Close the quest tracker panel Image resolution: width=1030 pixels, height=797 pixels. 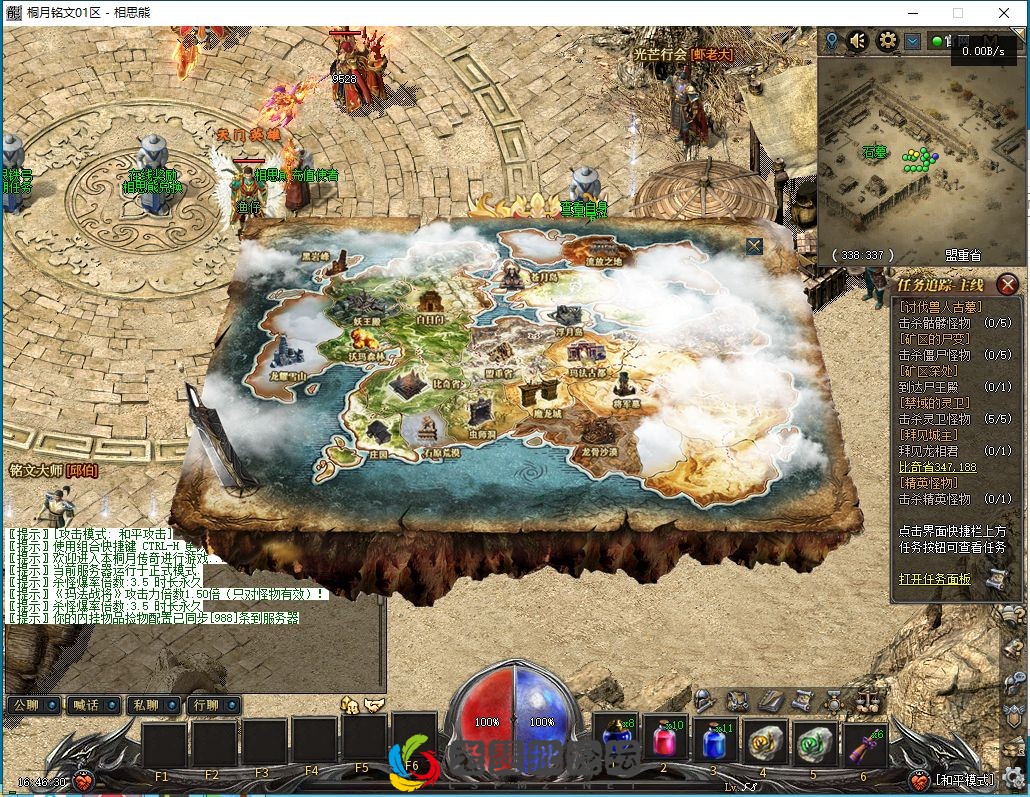[x=1007, y=286]
